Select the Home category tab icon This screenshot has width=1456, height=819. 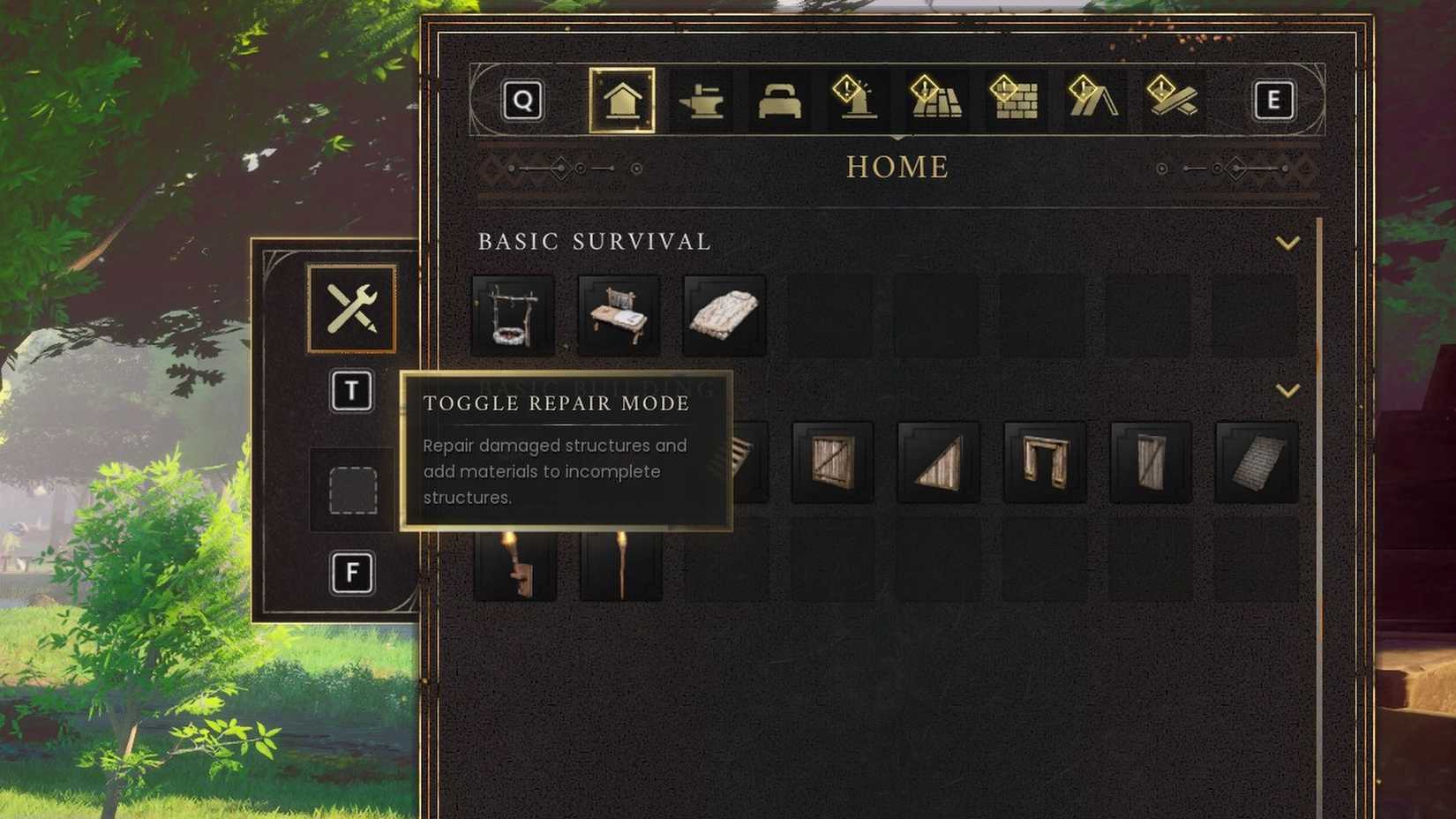point(622,100)
